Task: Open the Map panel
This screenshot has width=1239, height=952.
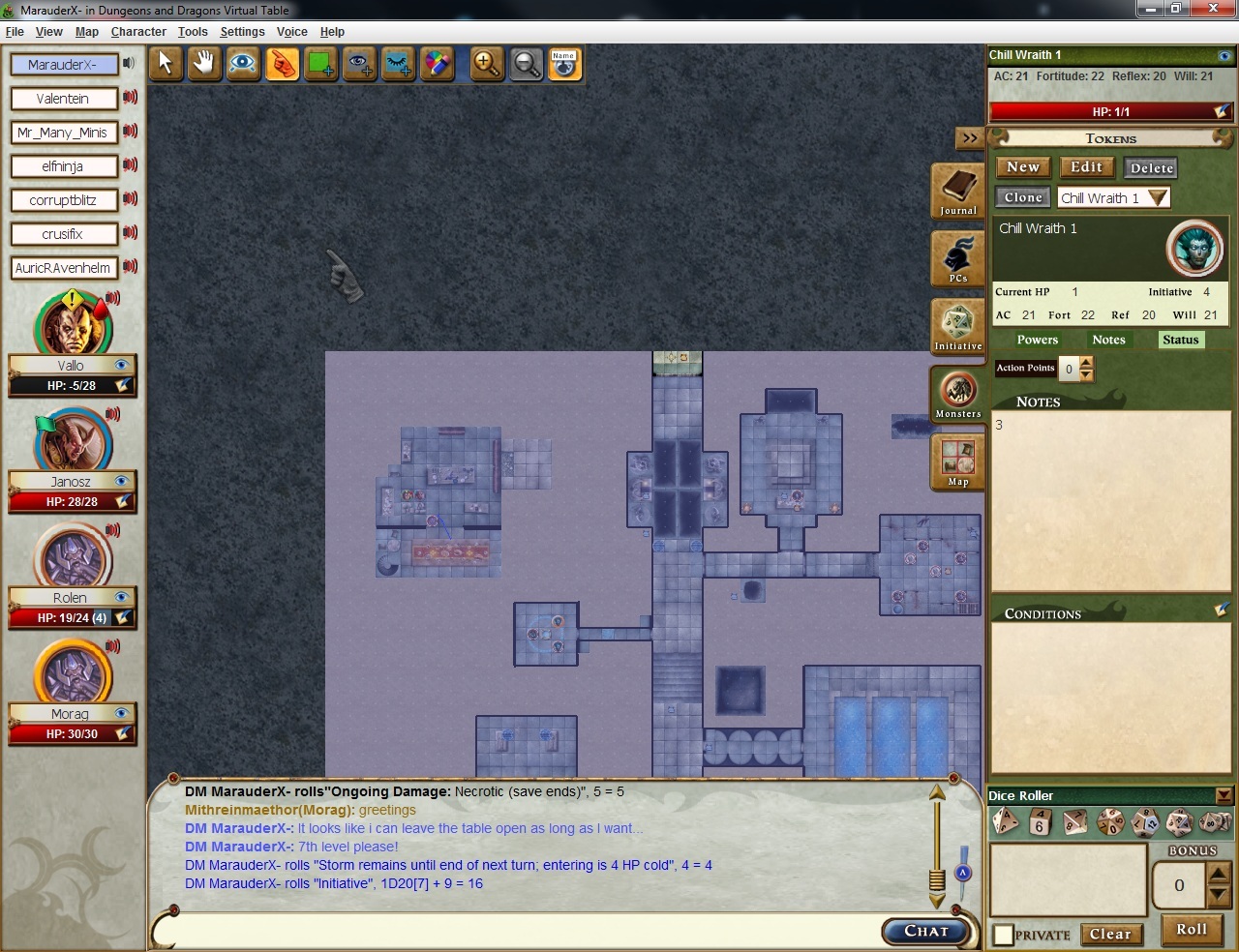Action: point(957,461)
